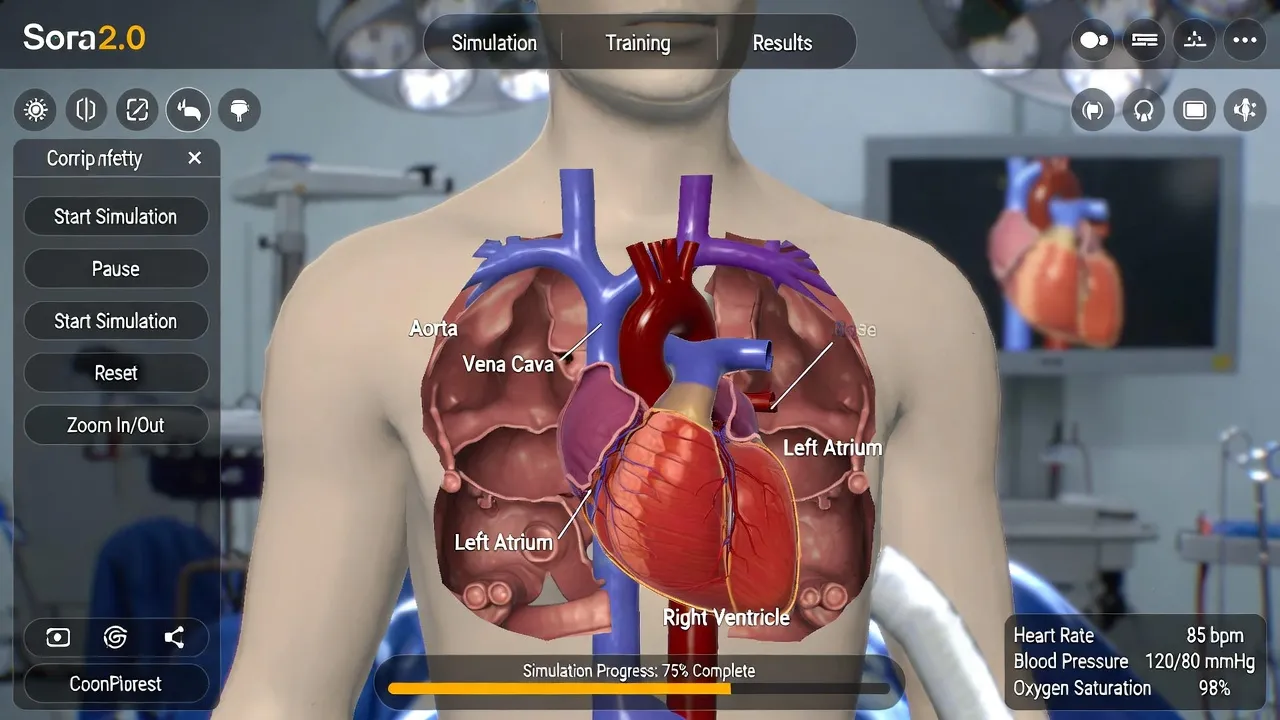The width and height of the screenshot is (1280, 720).
Task: Take a screenshot with the camera icon
Action: (x=58, y=638)
